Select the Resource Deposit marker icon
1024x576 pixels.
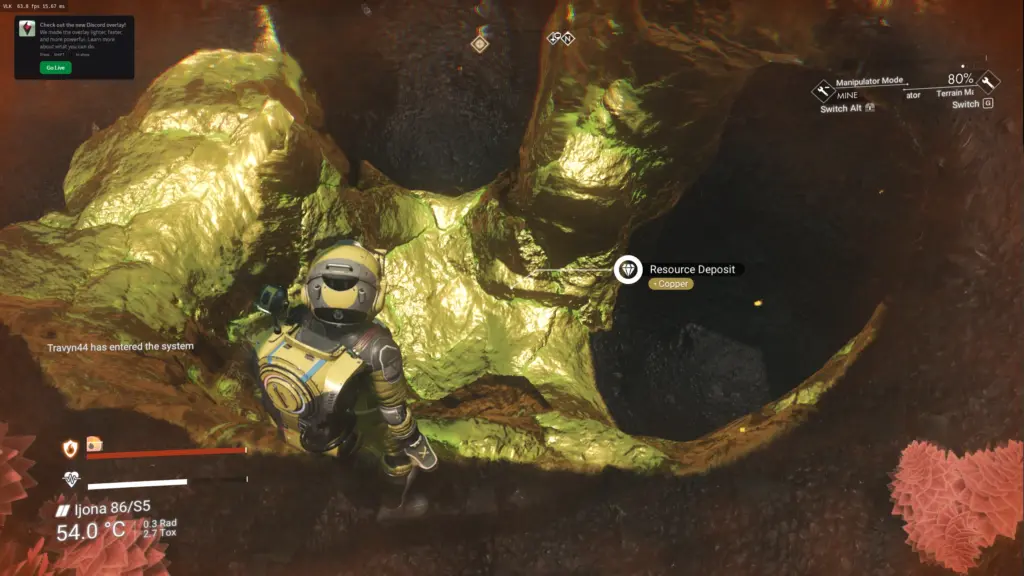[628, 269]
